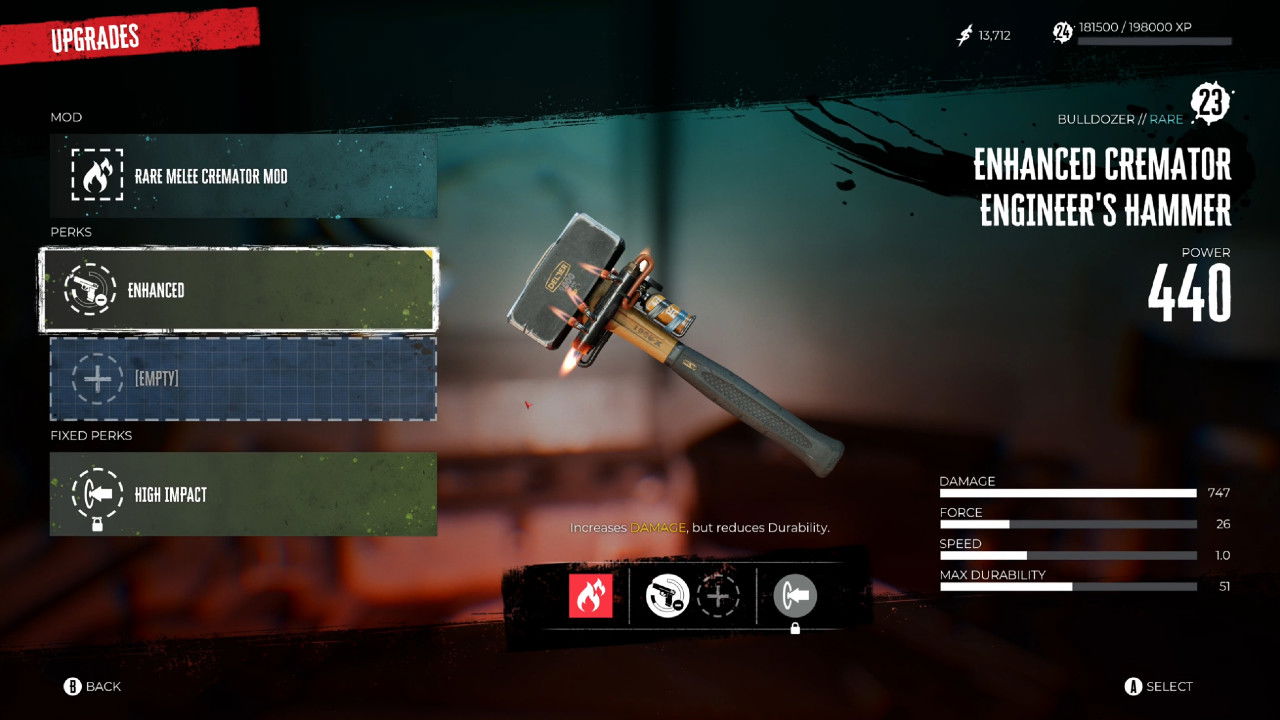Select the High Impact fixed perk
Viewport: 1280px width, 720px height.
click(x=243, y=494)
